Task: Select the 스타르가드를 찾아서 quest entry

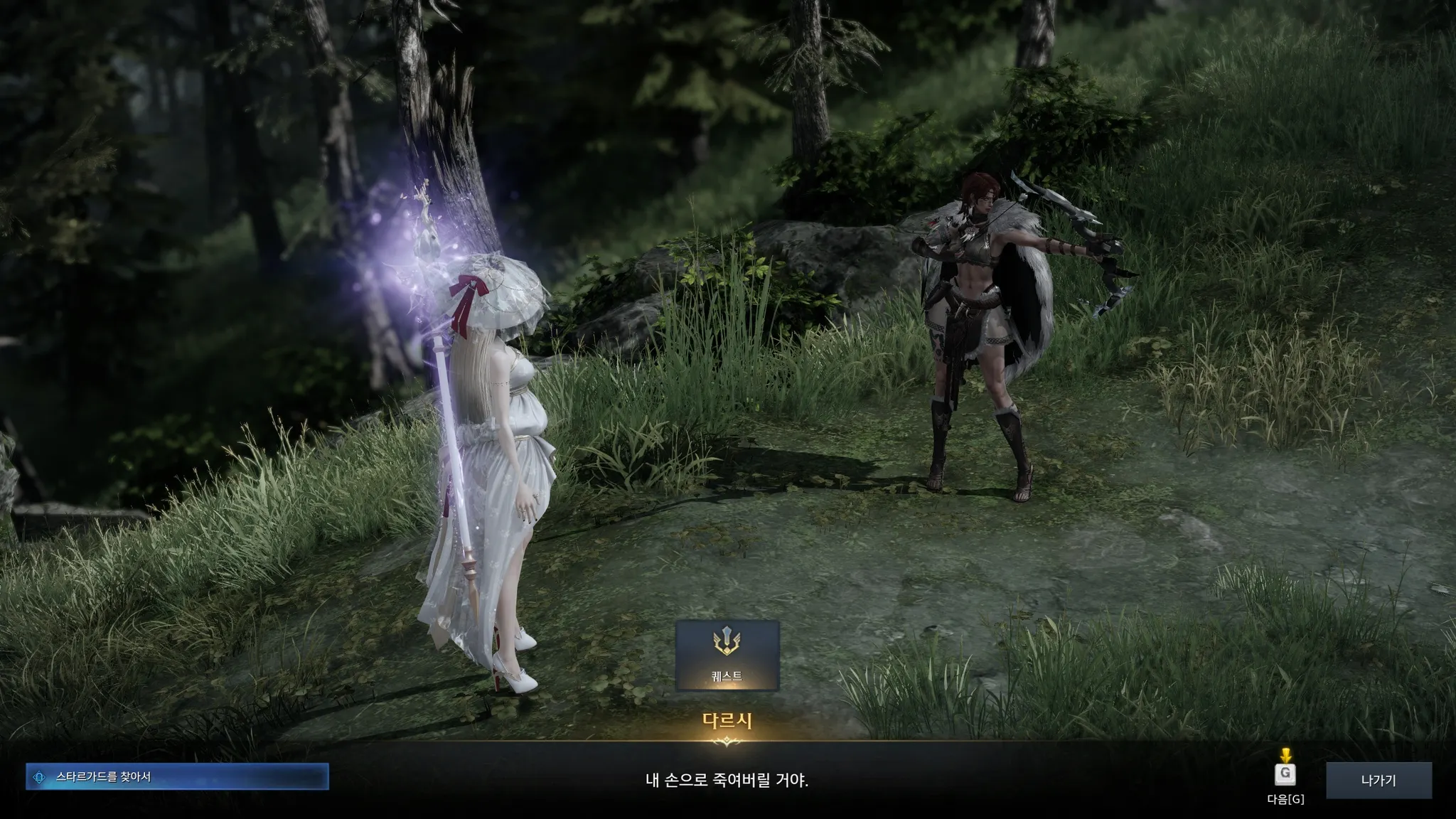Action: [x=177, y=777]
